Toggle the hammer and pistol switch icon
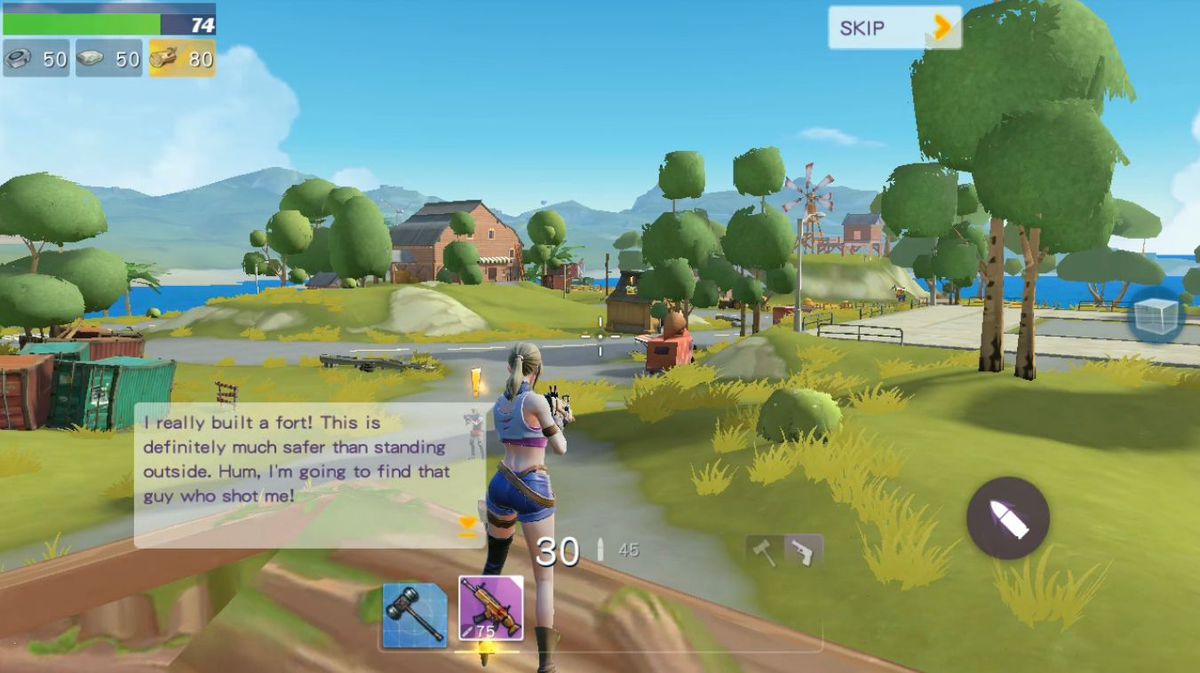 (x=784, y=551)
